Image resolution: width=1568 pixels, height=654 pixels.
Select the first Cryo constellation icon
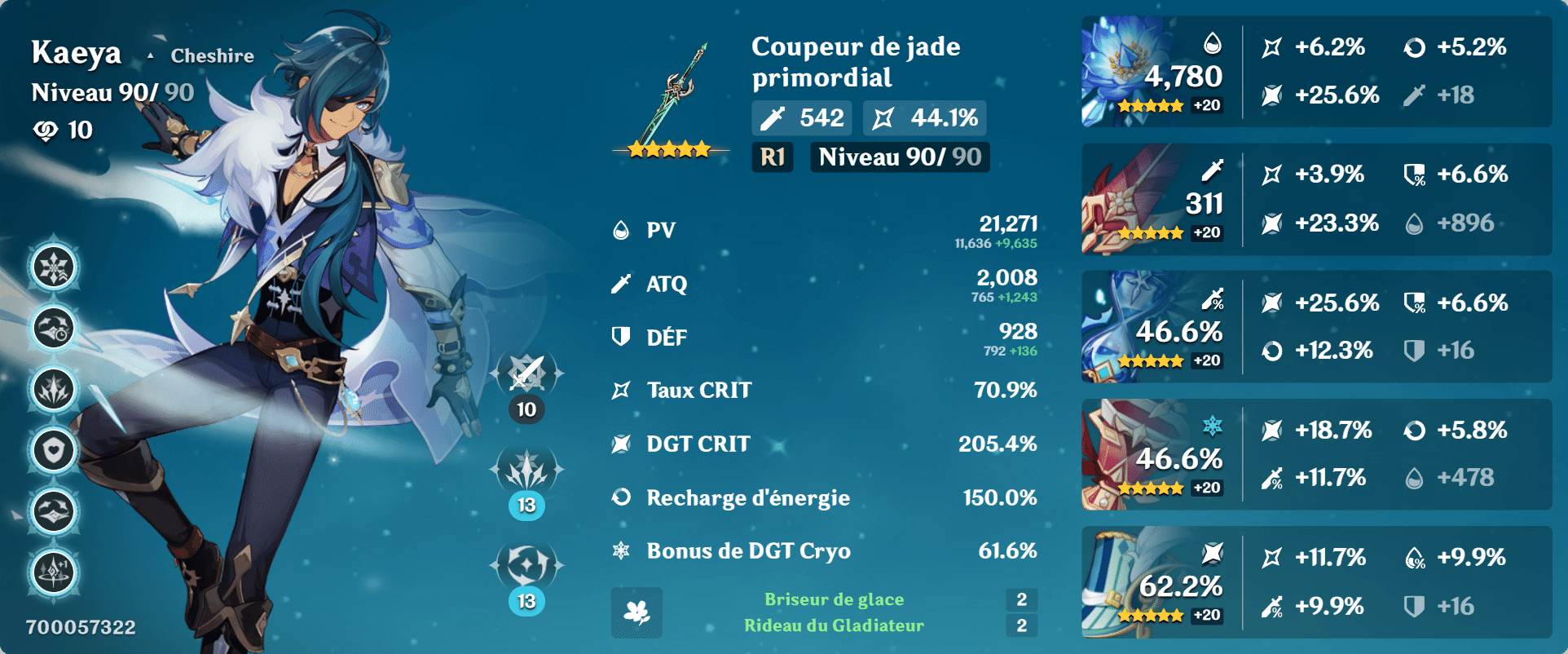tap(52, 266)
